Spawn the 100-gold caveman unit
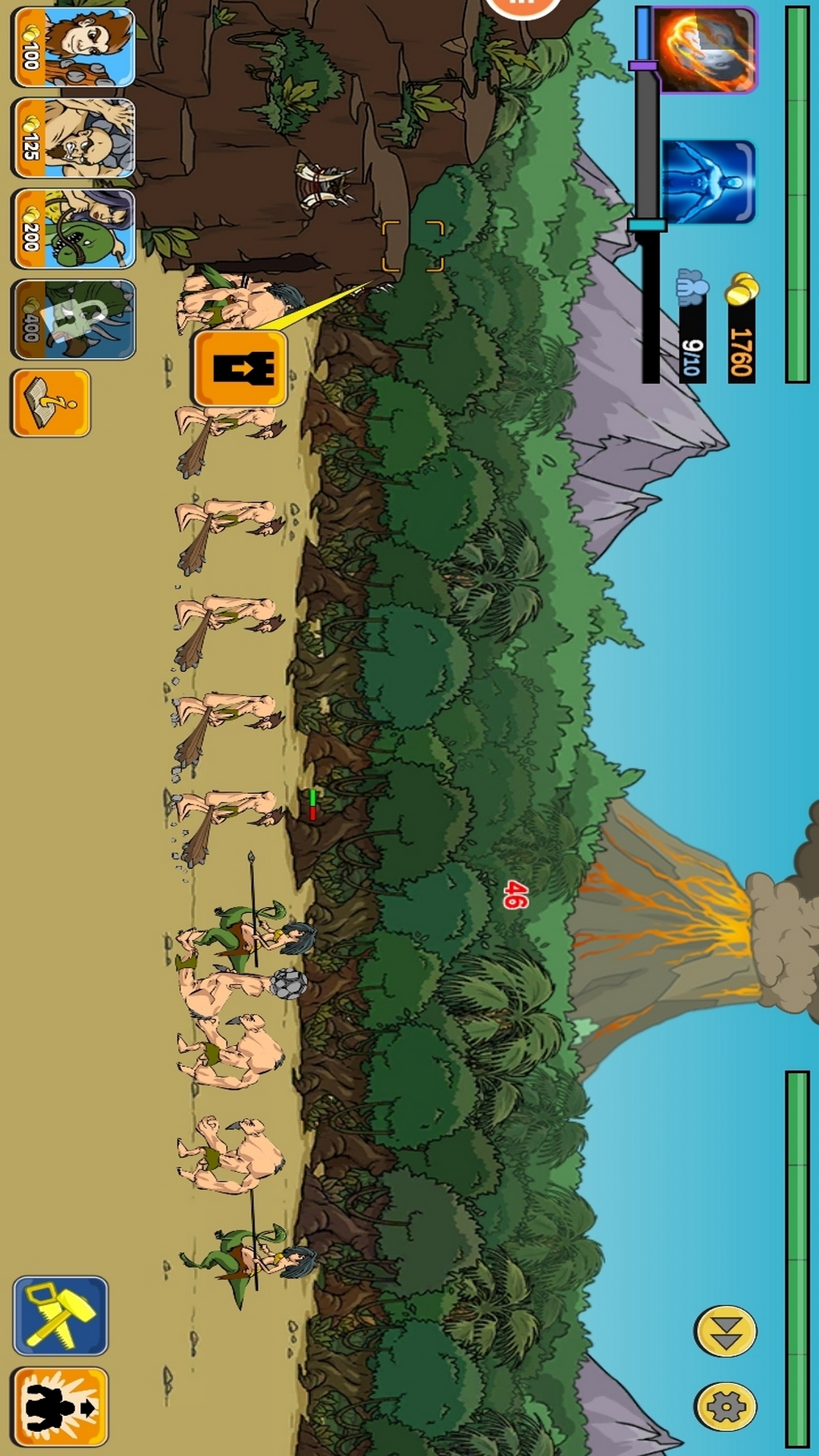This screenshot has width=819, height=1456. [73, 47]
